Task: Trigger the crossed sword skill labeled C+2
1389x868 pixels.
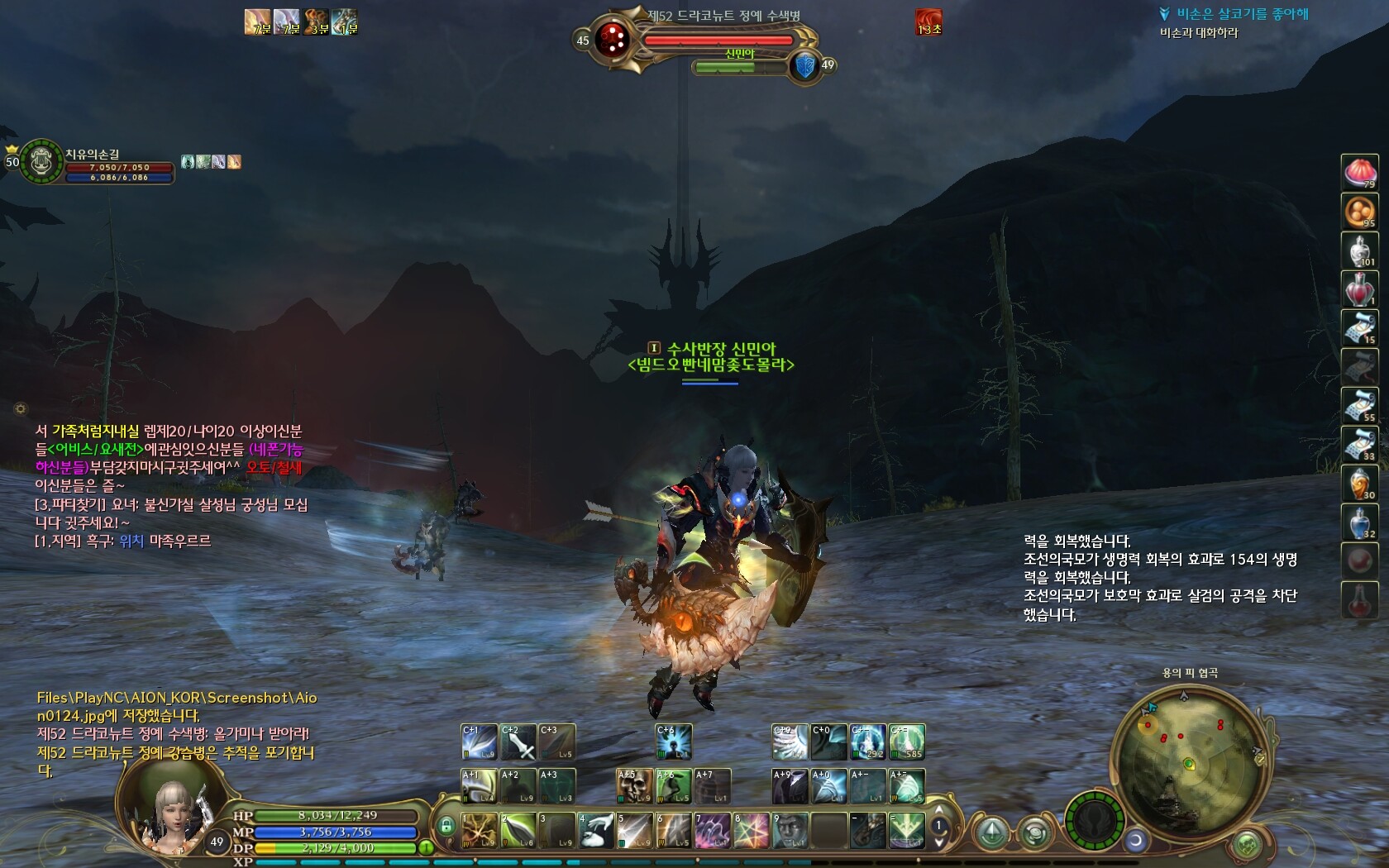Action: (x=518, y=742)
